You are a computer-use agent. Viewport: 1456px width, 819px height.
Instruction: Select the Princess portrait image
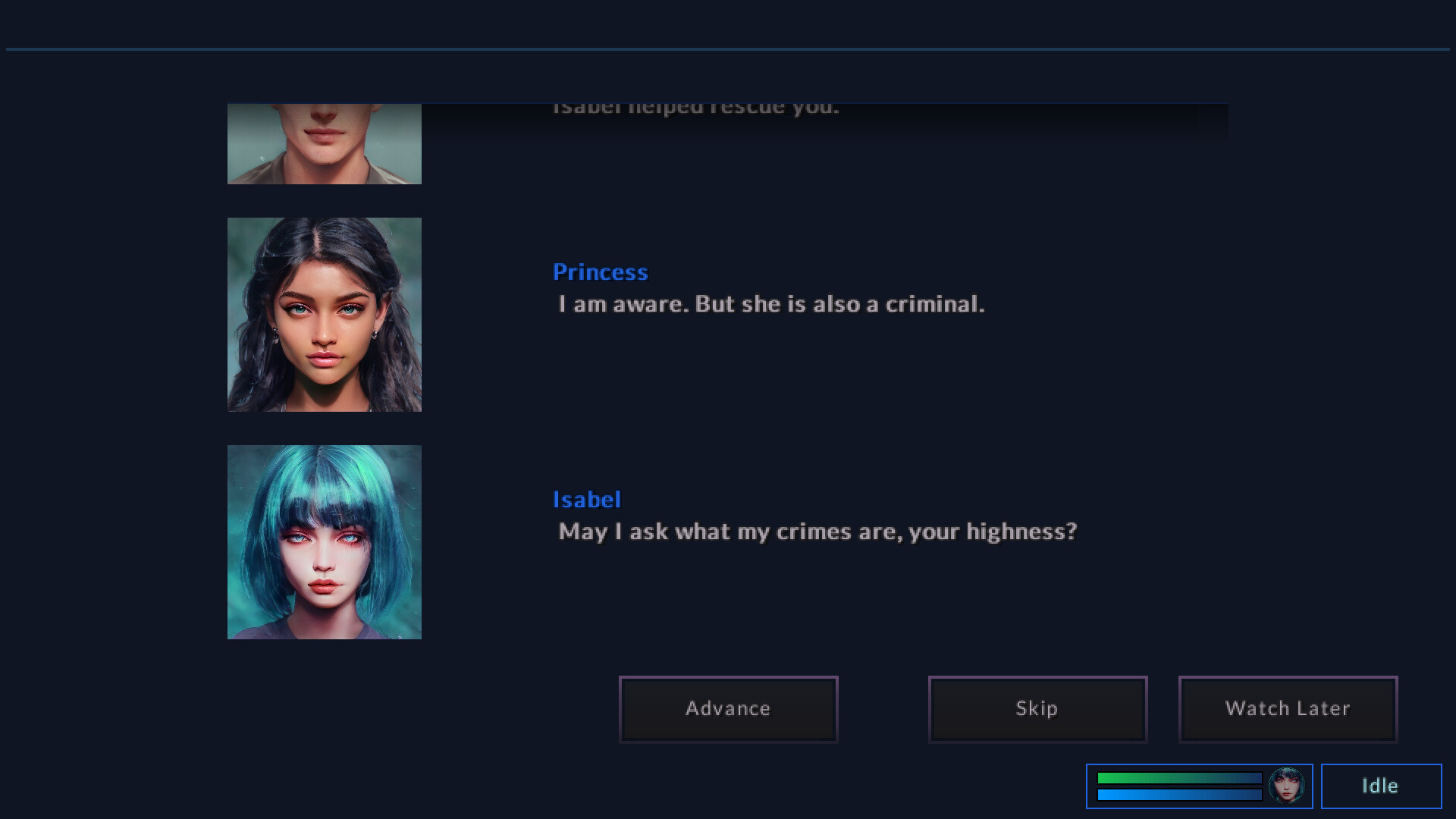[x=324, y=314]
